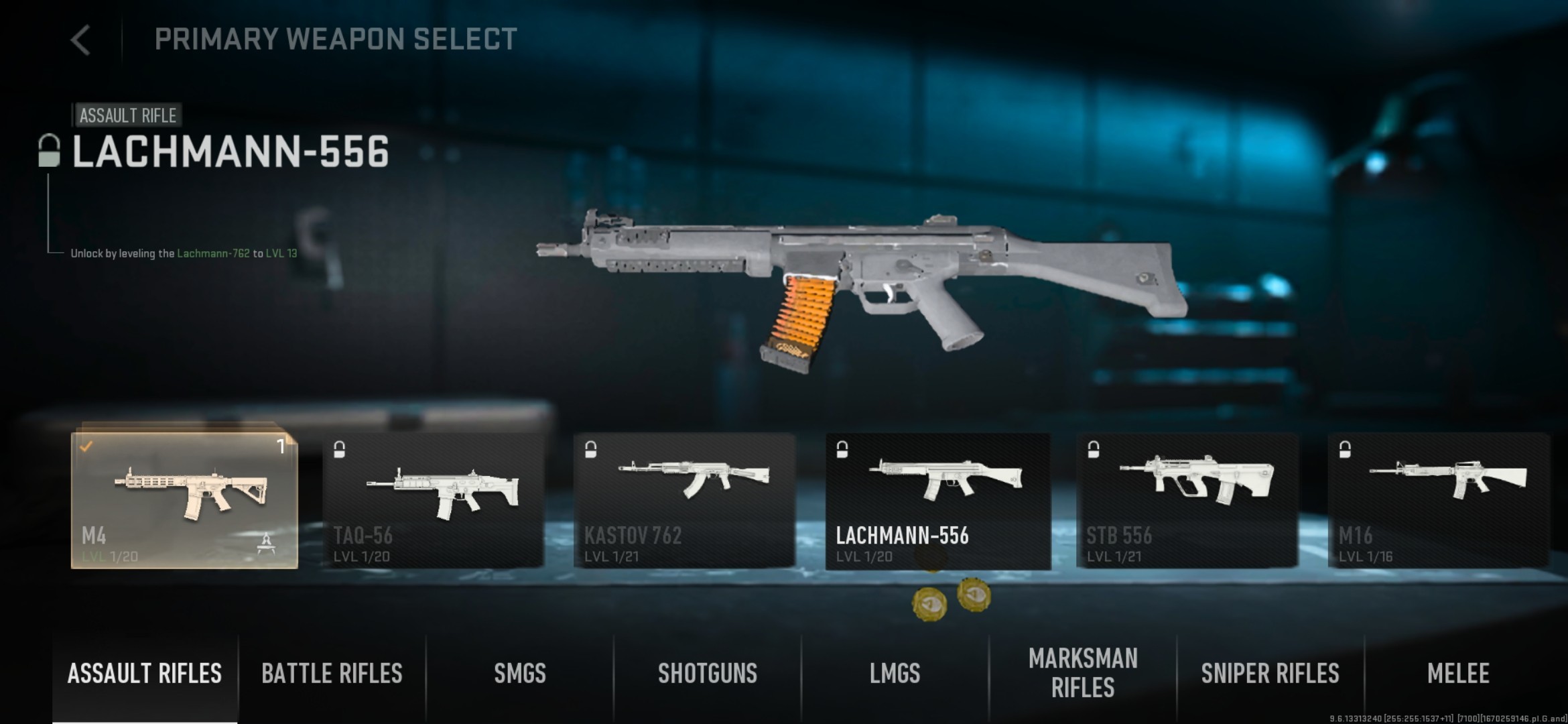Image resolution: width=1568 pixels, height=724 pixels.
Task: Show the Sniper Rifles category
Action: coord(1270,674)
